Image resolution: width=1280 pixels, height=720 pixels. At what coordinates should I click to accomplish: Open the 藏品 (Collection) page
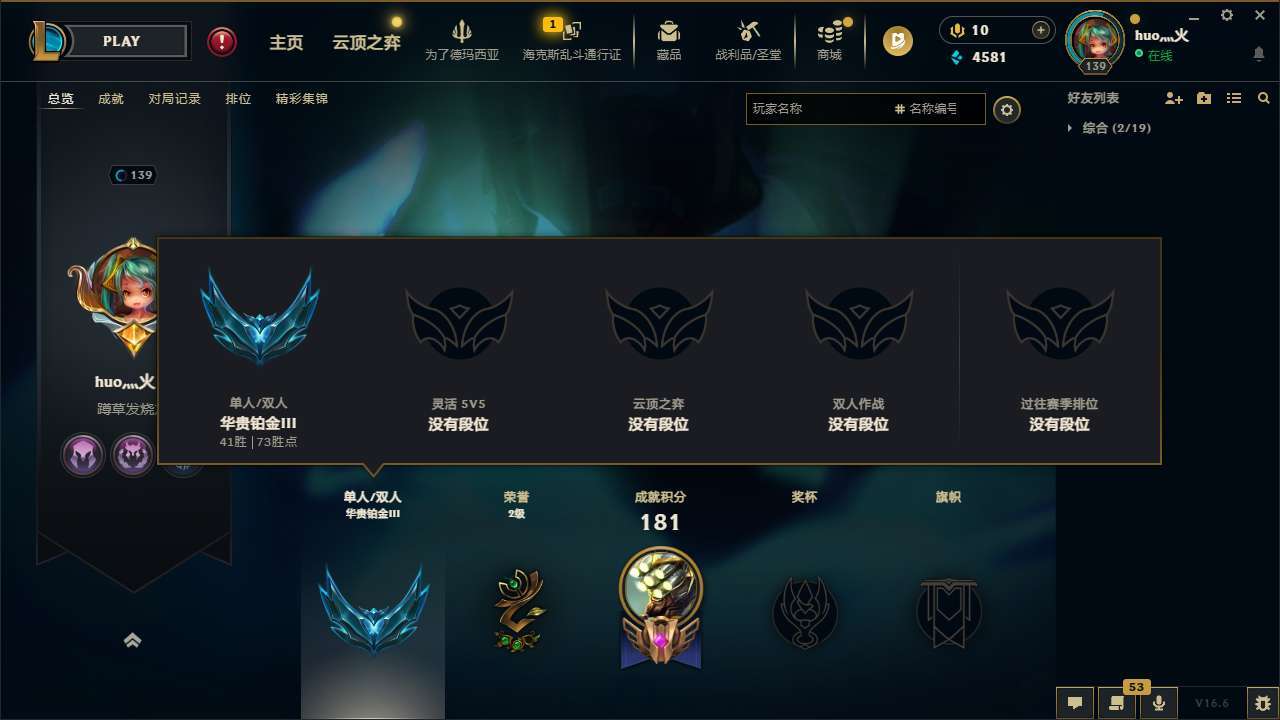pyautogui.click(x=668, y=40)
